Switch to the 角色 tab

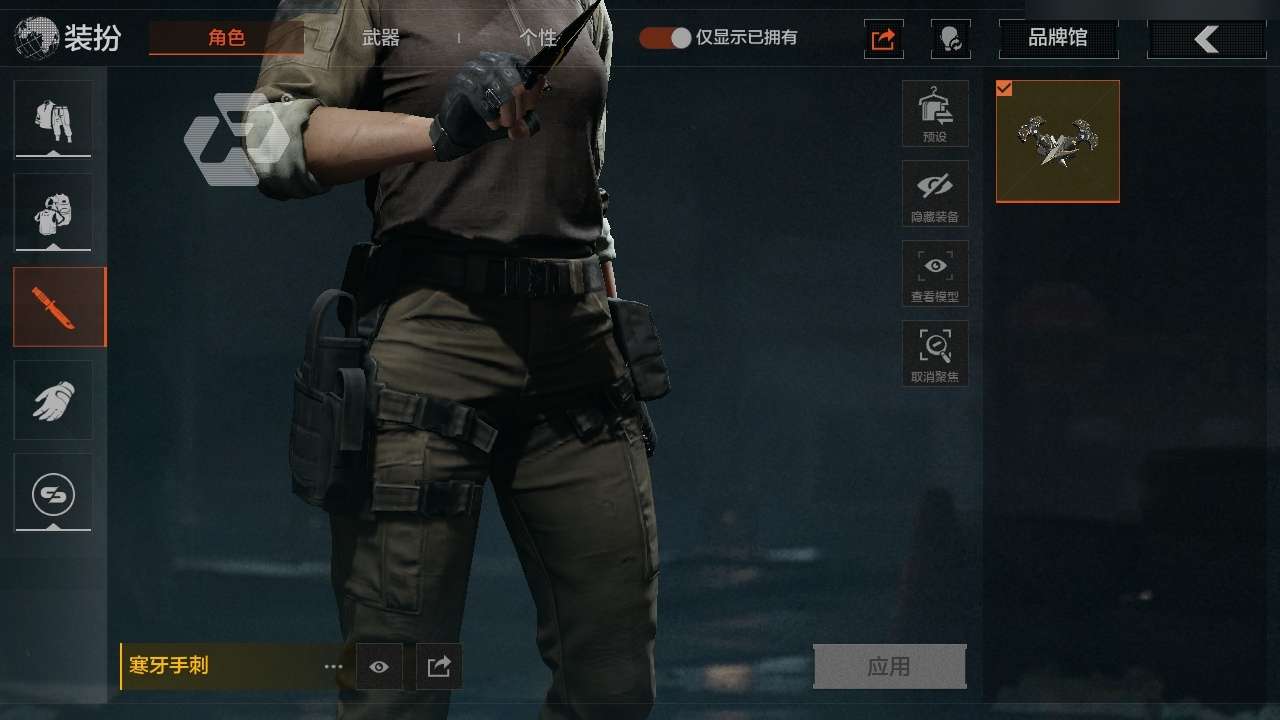(226, 38)
